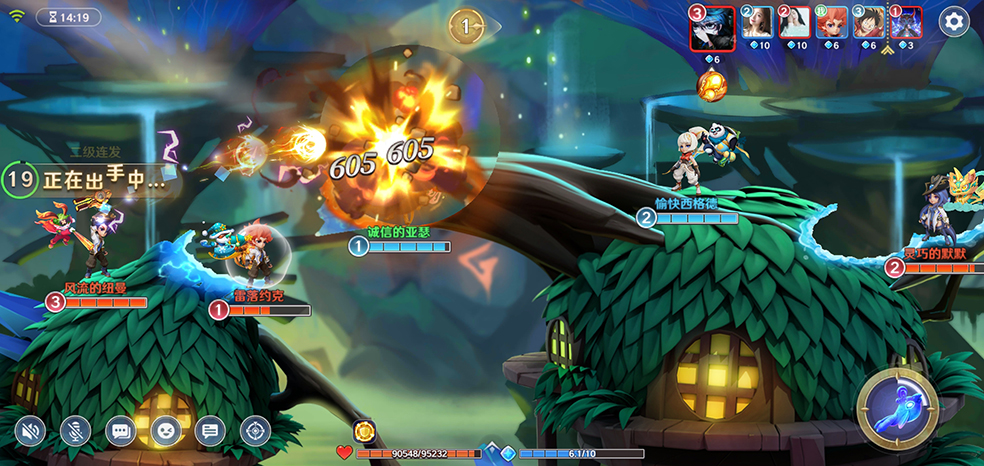Click the golden shield buff icon
This screenshot has width=984, height=466.
pyautogui.click(x=366, y=431)
